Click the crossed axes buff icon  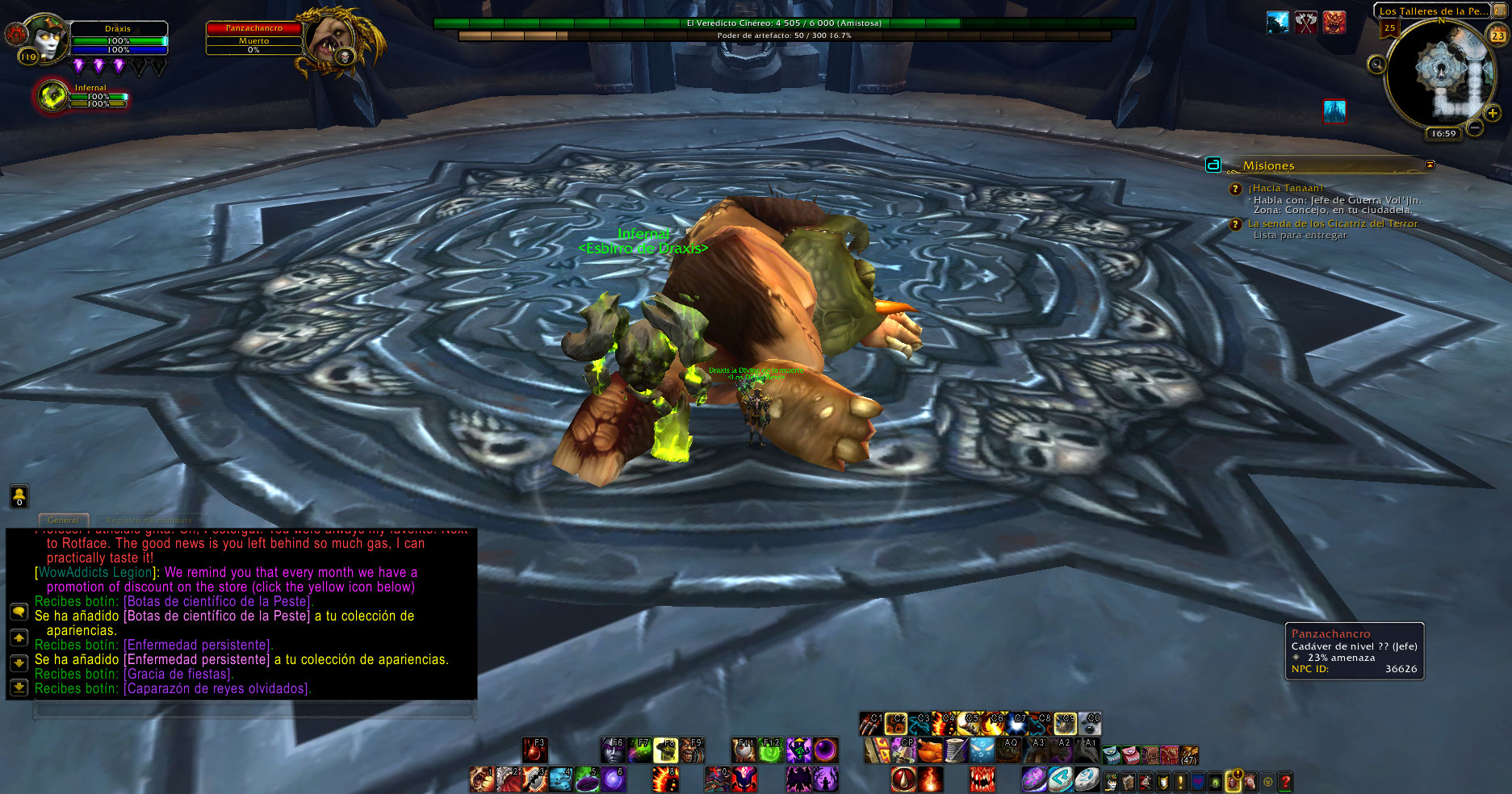1305,23
